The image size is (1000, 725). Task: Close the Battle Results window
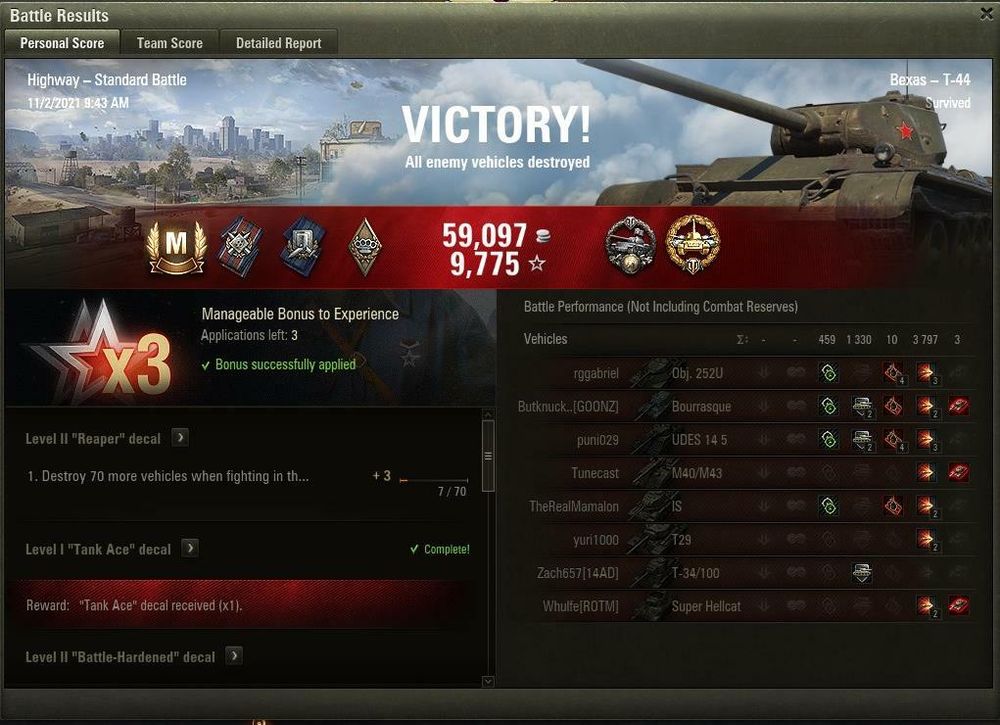pyautogui.click(x=986, y=15)
